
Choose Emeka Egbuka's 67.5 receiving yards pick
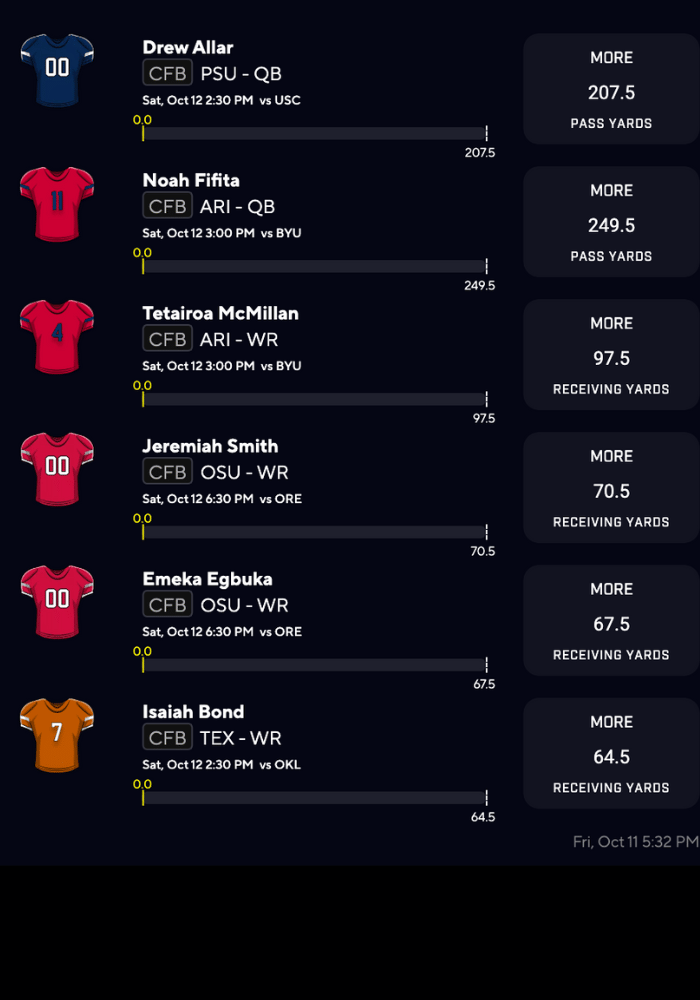pyautogui.click(x=611, y=622)
